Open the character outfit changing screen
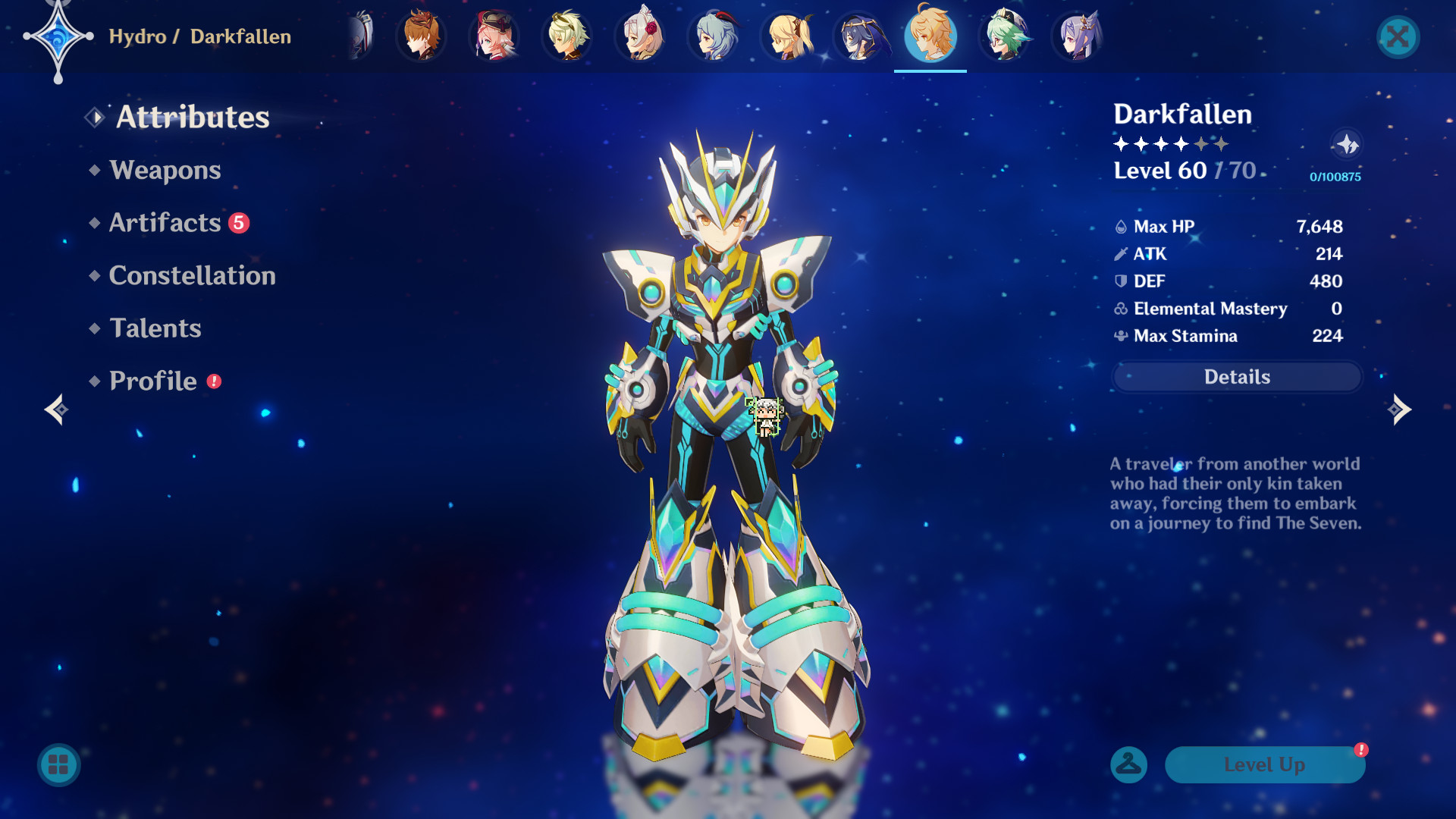Viewport: 1456px width, 819px height. 1128,764
